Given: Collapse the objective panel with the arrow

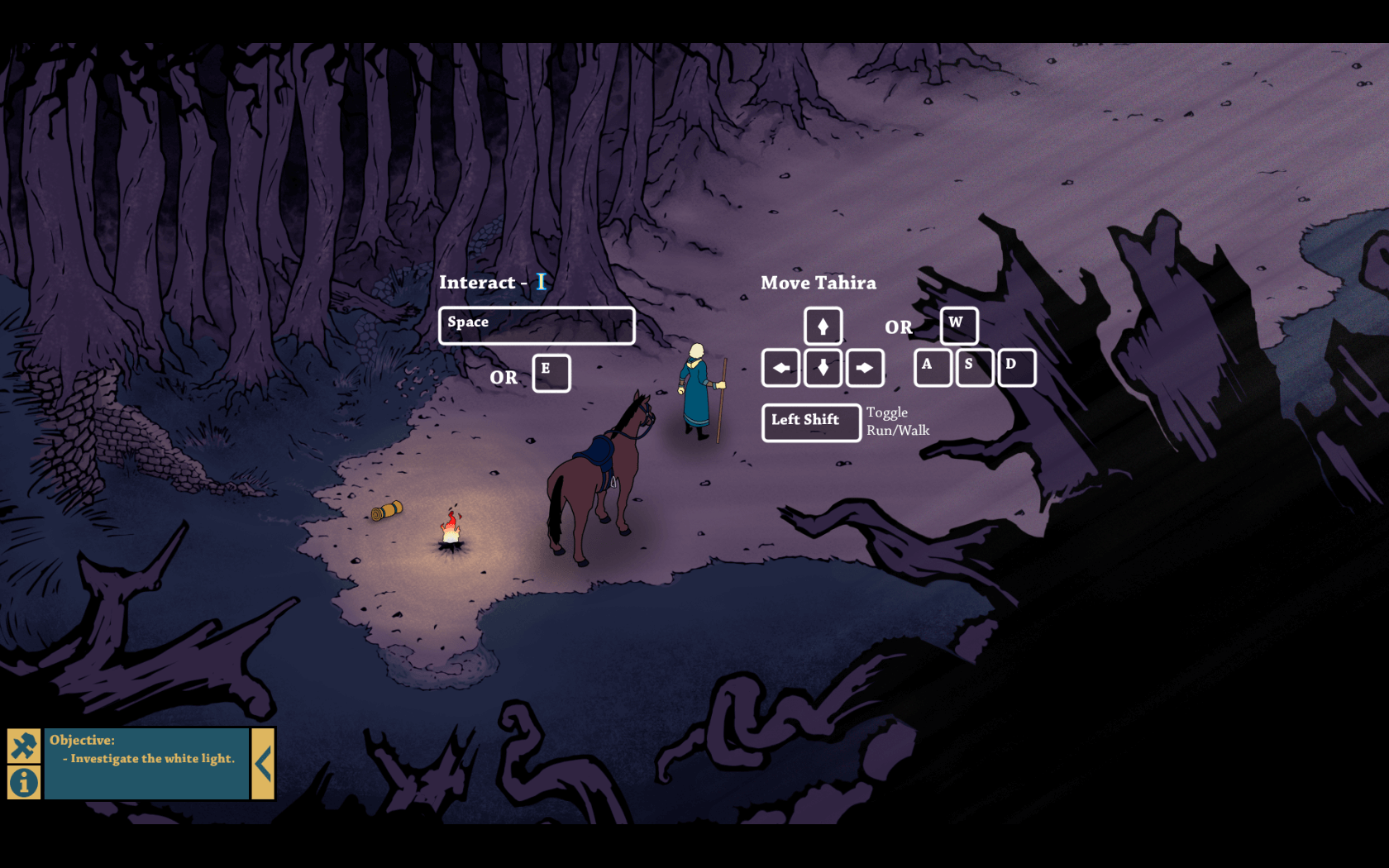Looking at the screenshot, I should [263, 764].
